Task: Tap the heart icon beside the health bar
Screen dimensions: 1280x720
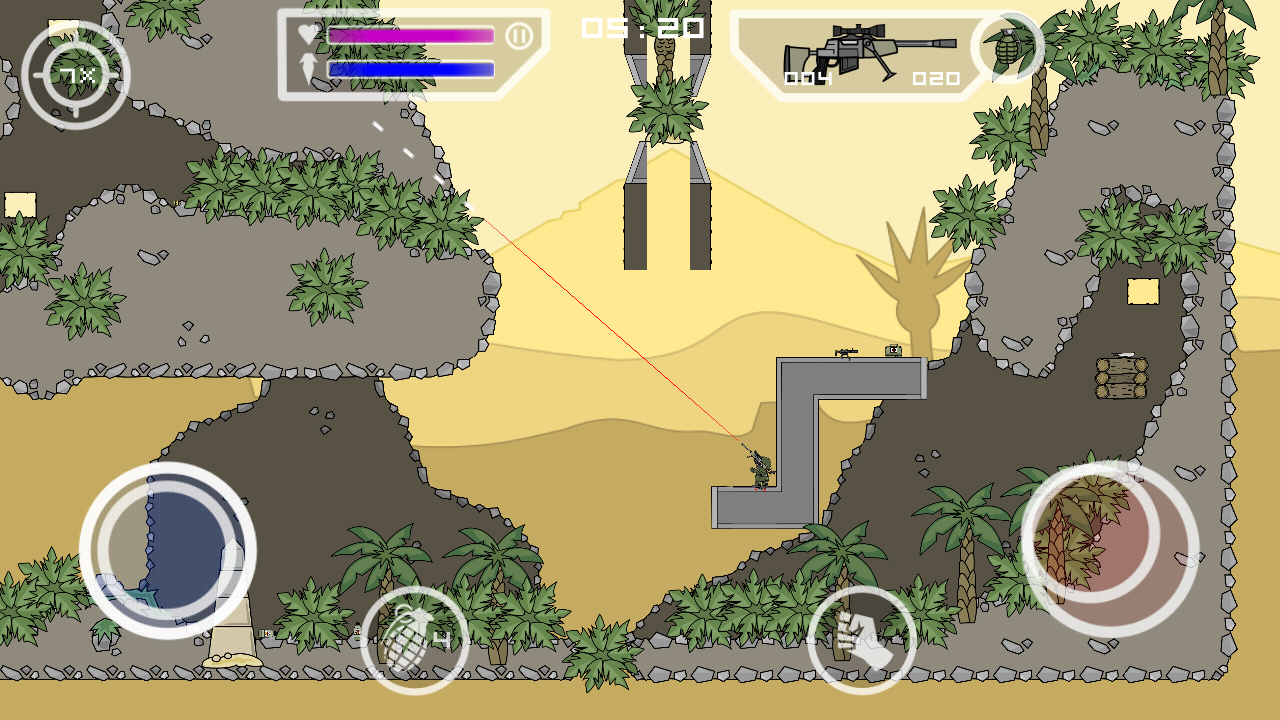Action: (307, 33)
